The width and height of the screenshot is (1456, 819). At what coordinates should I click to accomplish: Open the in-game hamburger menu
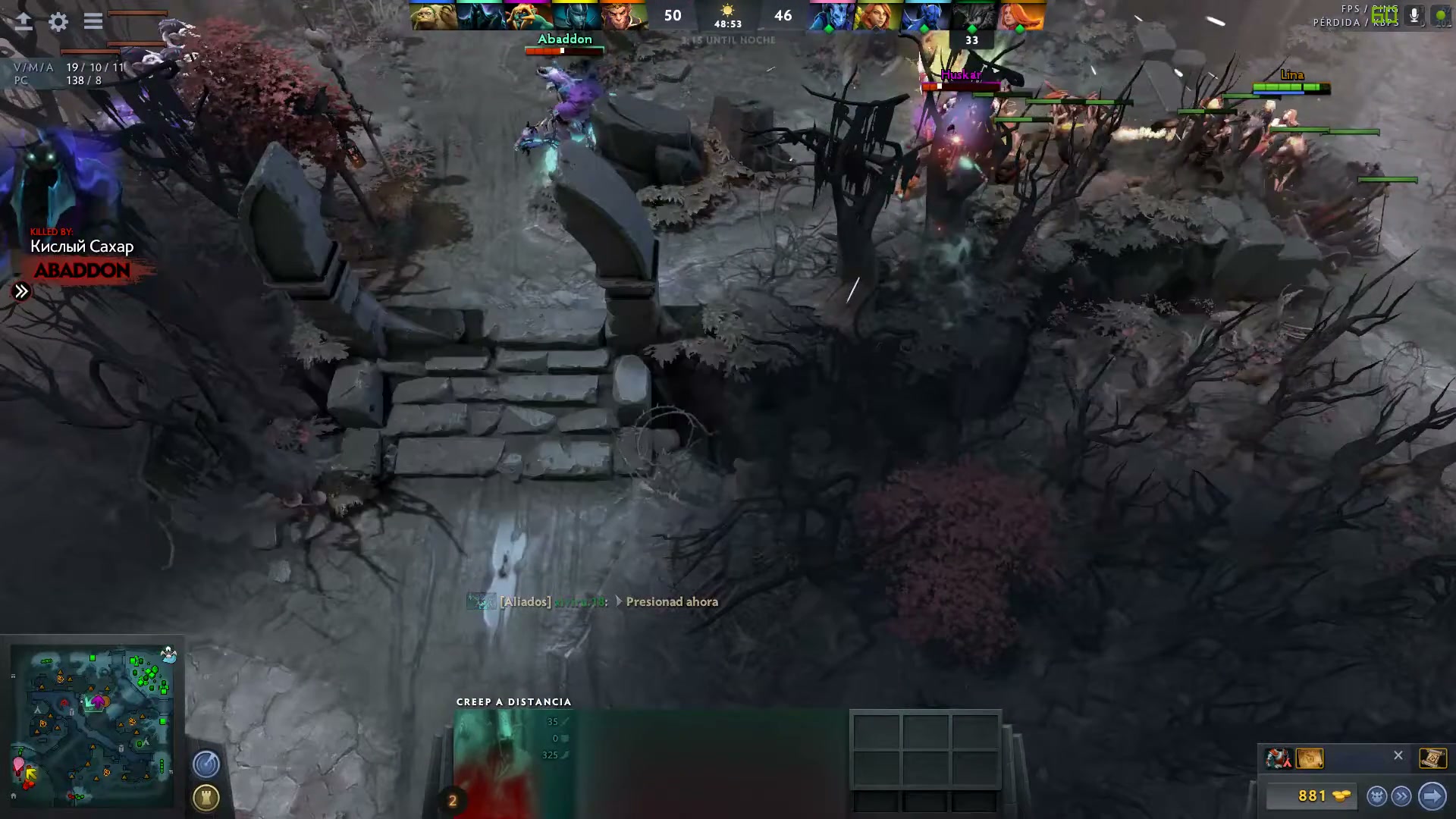tap(93, 22)
